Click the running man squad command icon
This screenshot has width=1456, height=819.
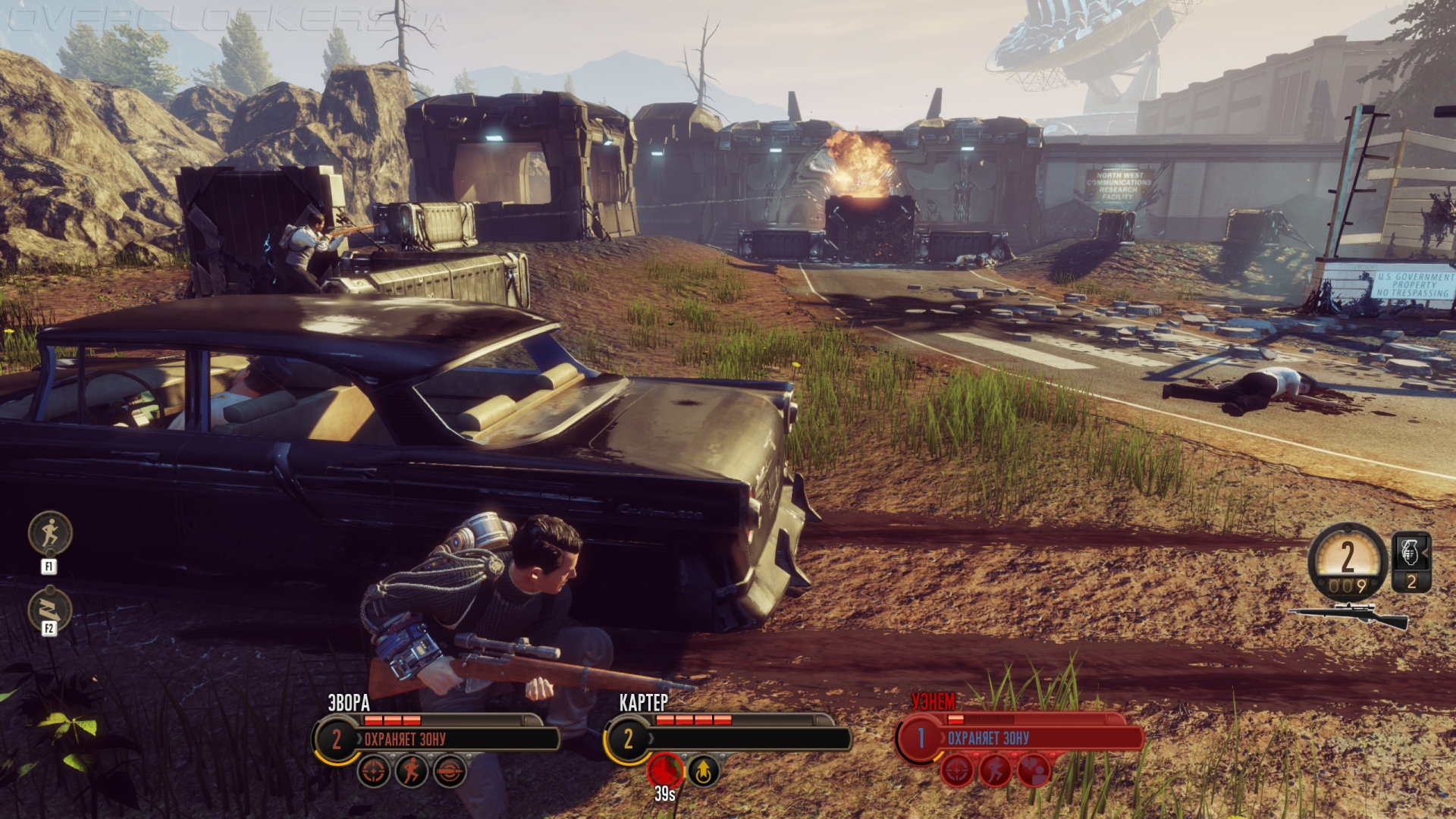point(50,533)
